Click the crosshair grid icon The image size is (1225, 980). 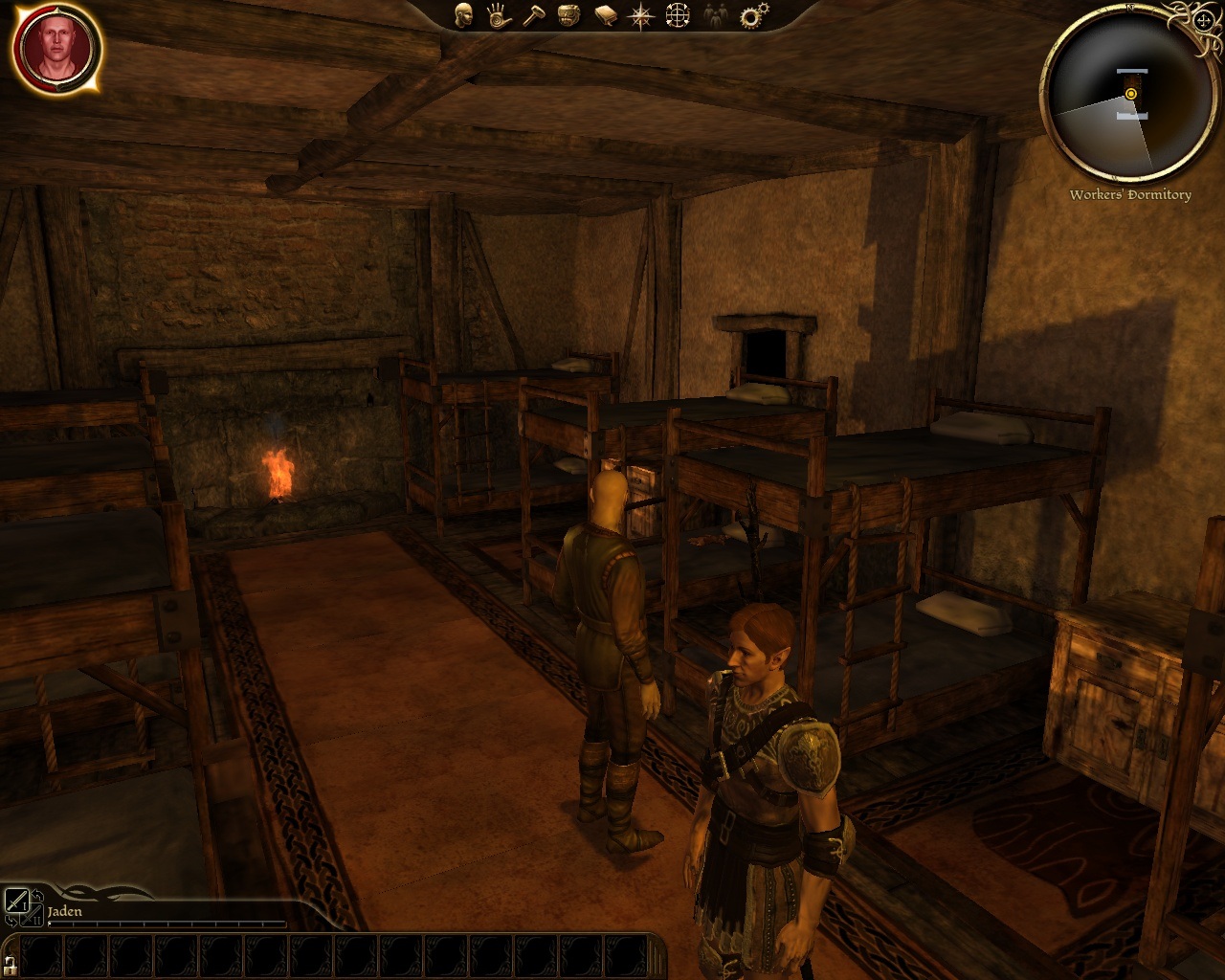click(678, 15)
